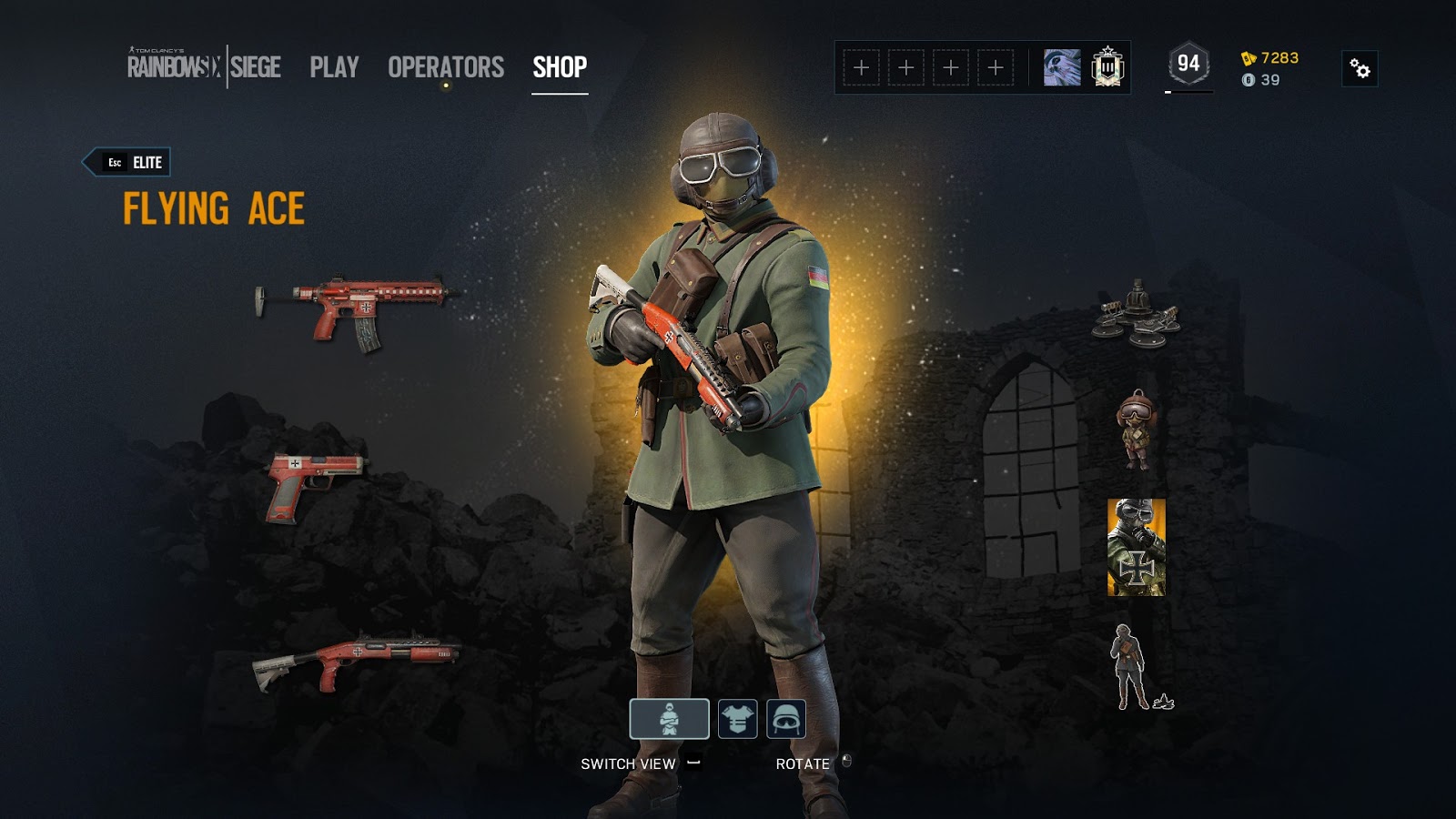Click the Rotate control
The height and width of the screenshot is (819, 1456).
802,763
